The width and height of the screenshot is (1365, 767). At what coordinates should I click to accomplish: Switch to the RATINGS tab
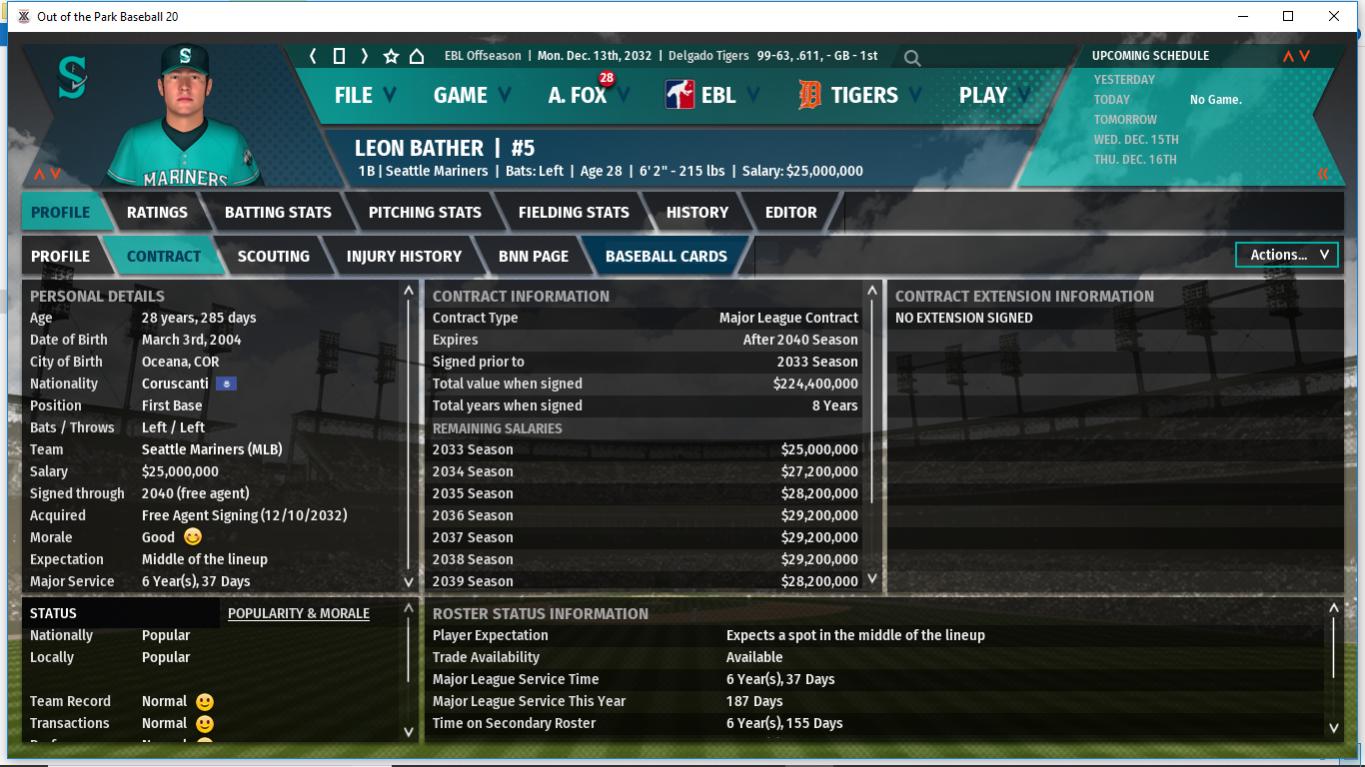tap(157, 212)
